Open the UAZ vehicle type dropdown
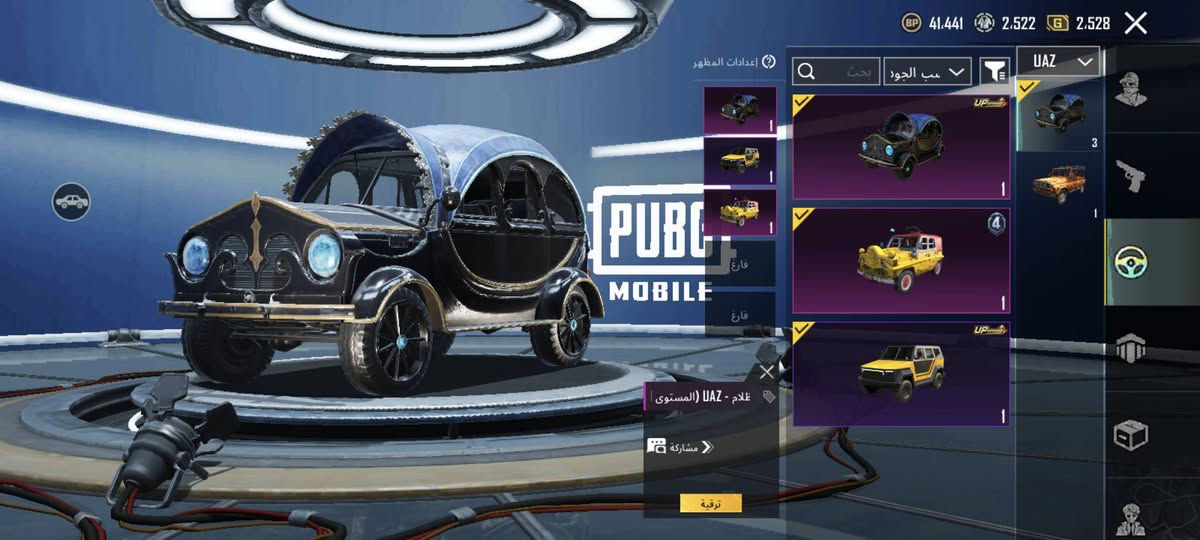1200x540 pixels. pos(1058,62)
